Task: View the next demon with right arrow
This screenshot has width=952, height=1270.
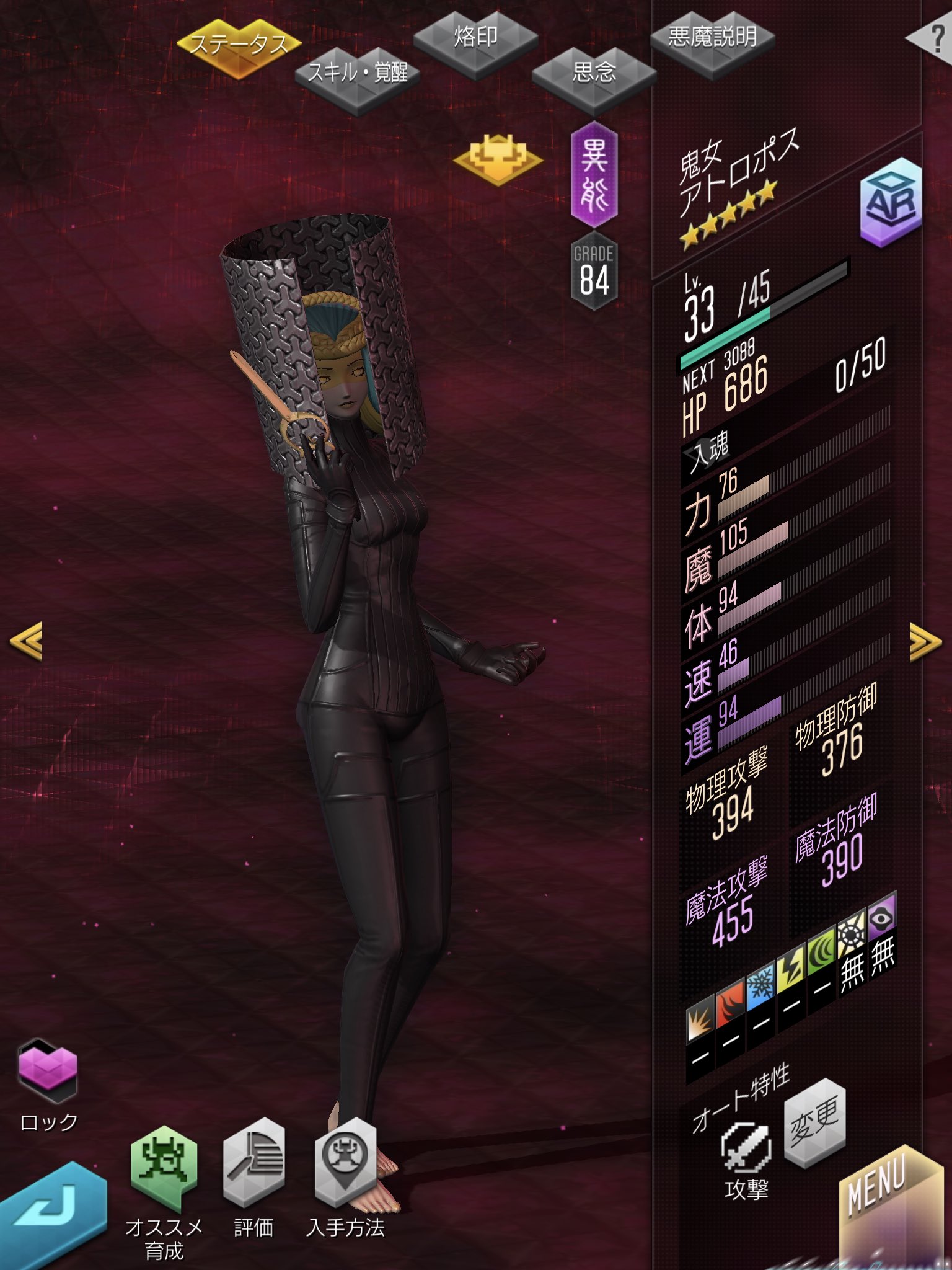Action: pyautogui.click(x=925, y=642)
